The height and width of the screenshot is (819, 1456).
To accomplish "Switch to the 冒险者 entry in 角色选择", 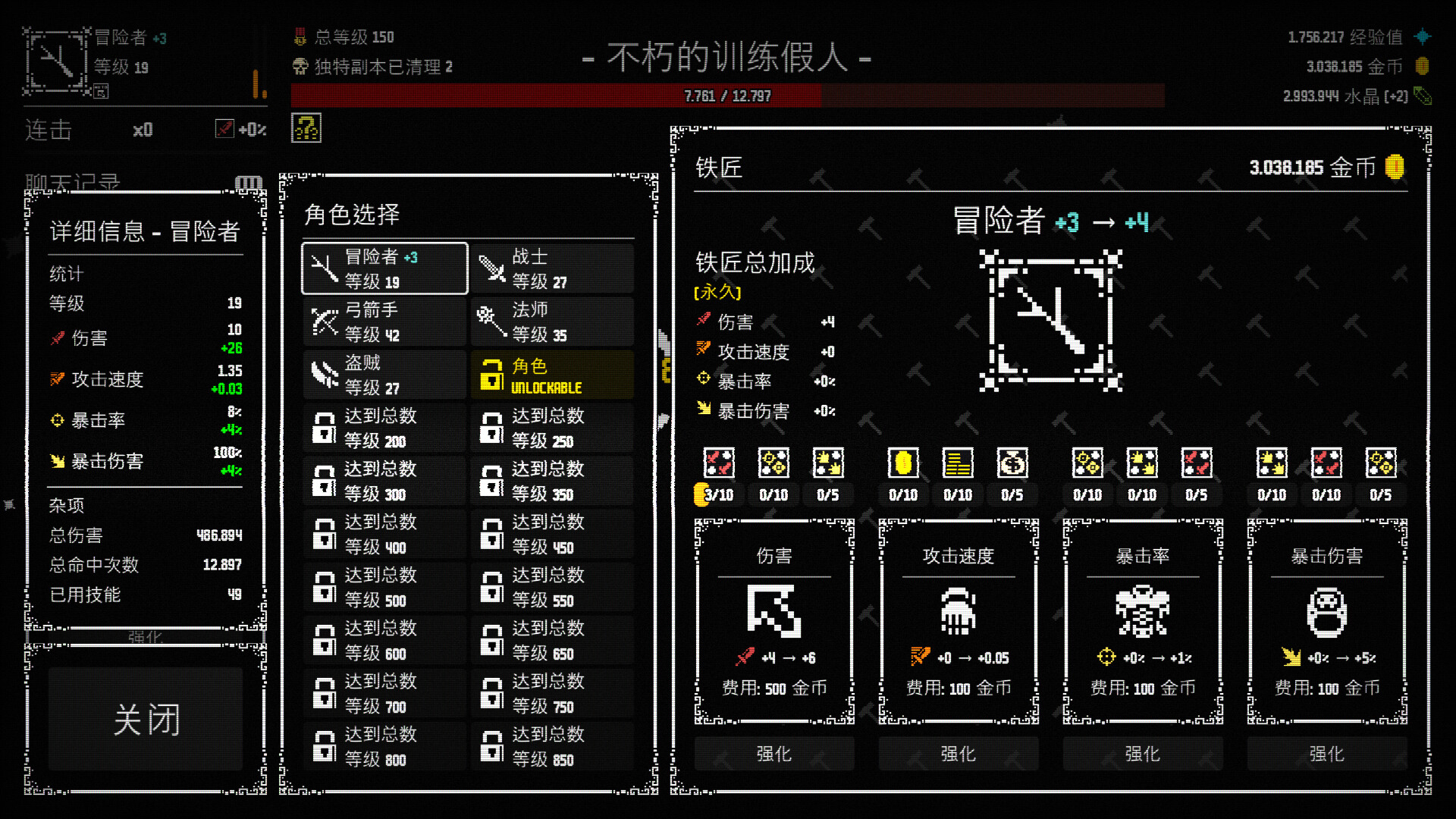I will tap(384, 268).
